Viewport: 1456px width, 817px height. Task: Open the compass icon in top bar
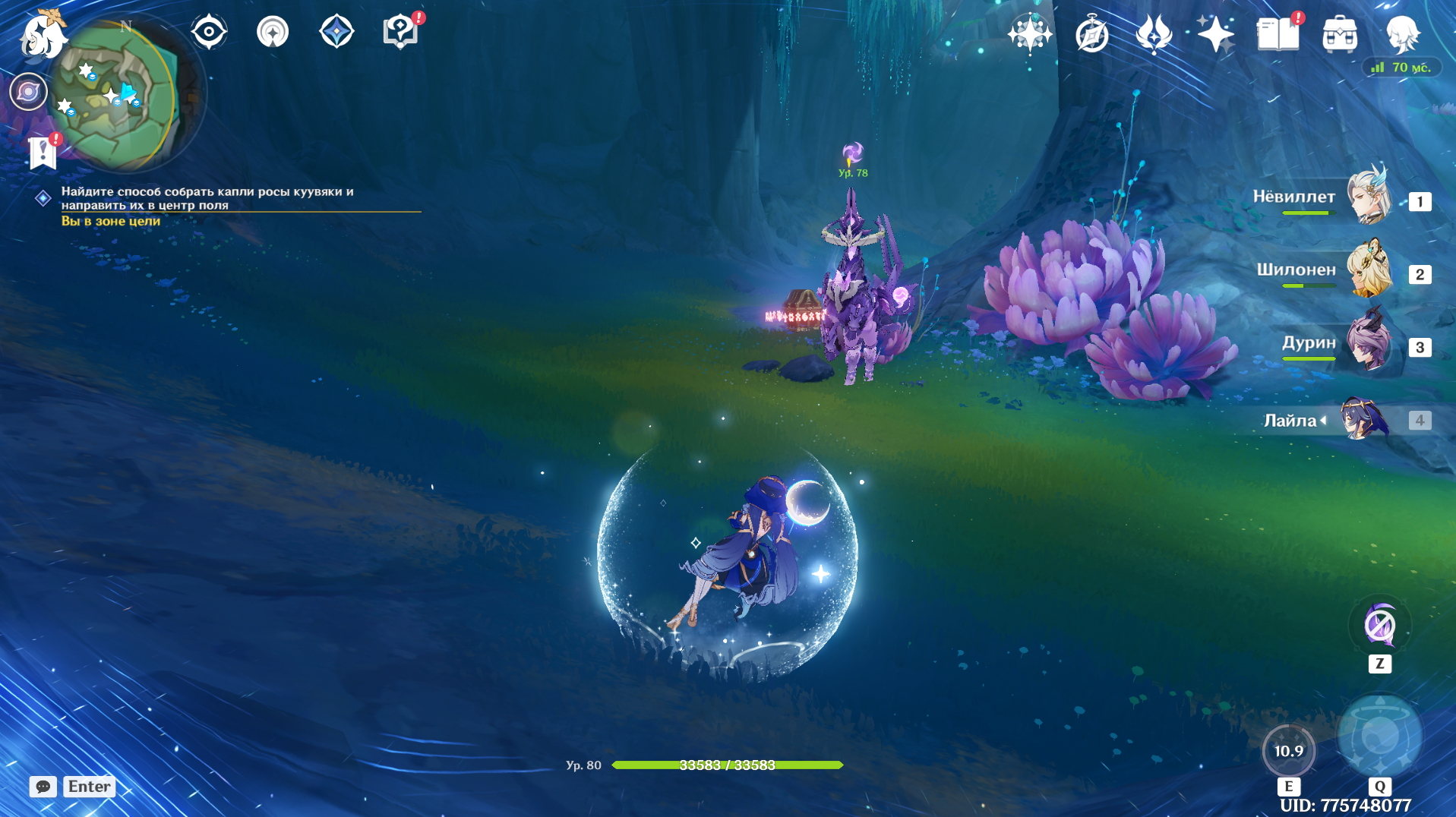[1092, 35]
